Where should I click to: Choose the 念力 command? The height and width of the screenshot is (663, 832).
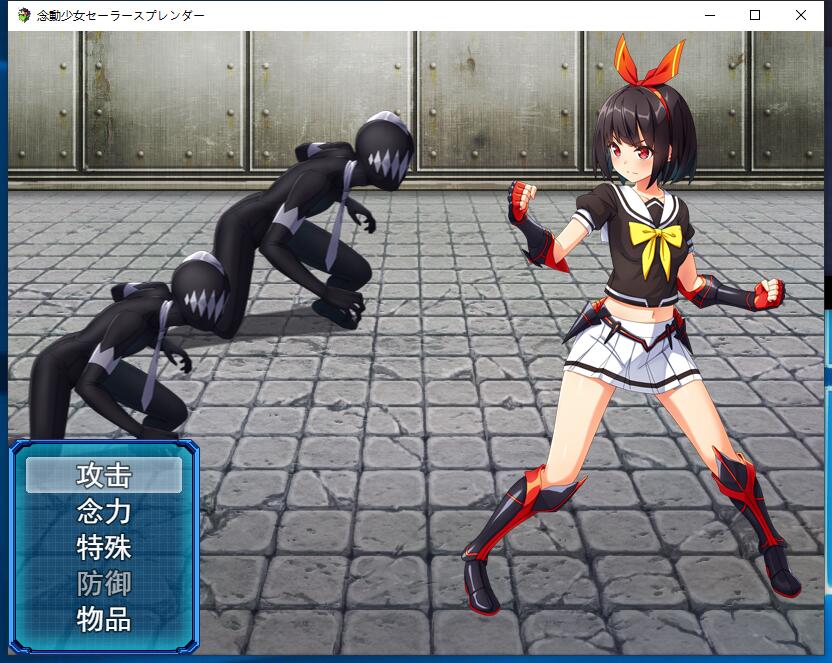click(104, 511)
